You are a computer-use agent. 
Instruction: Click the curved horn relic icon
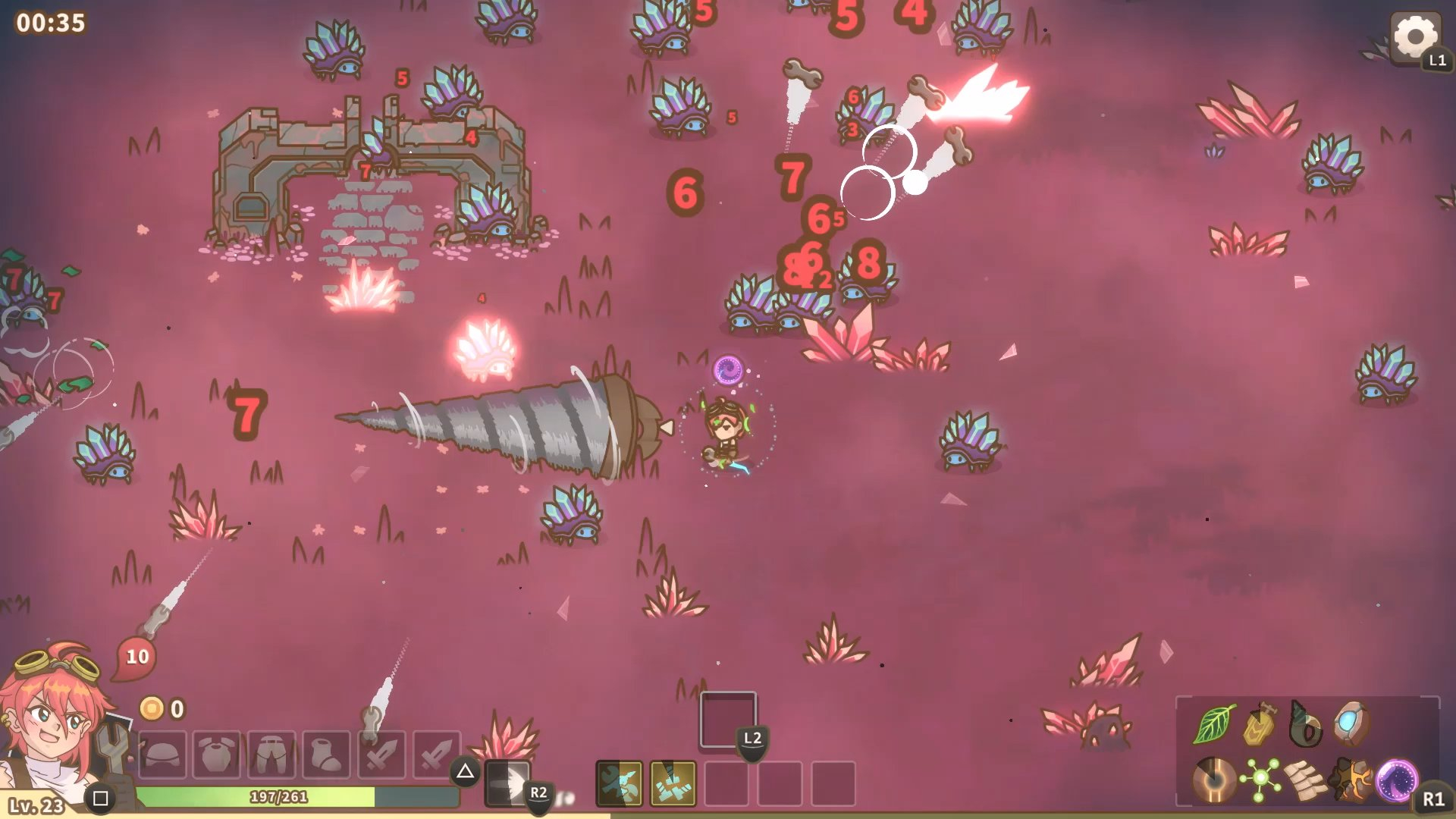point(1306,723)
